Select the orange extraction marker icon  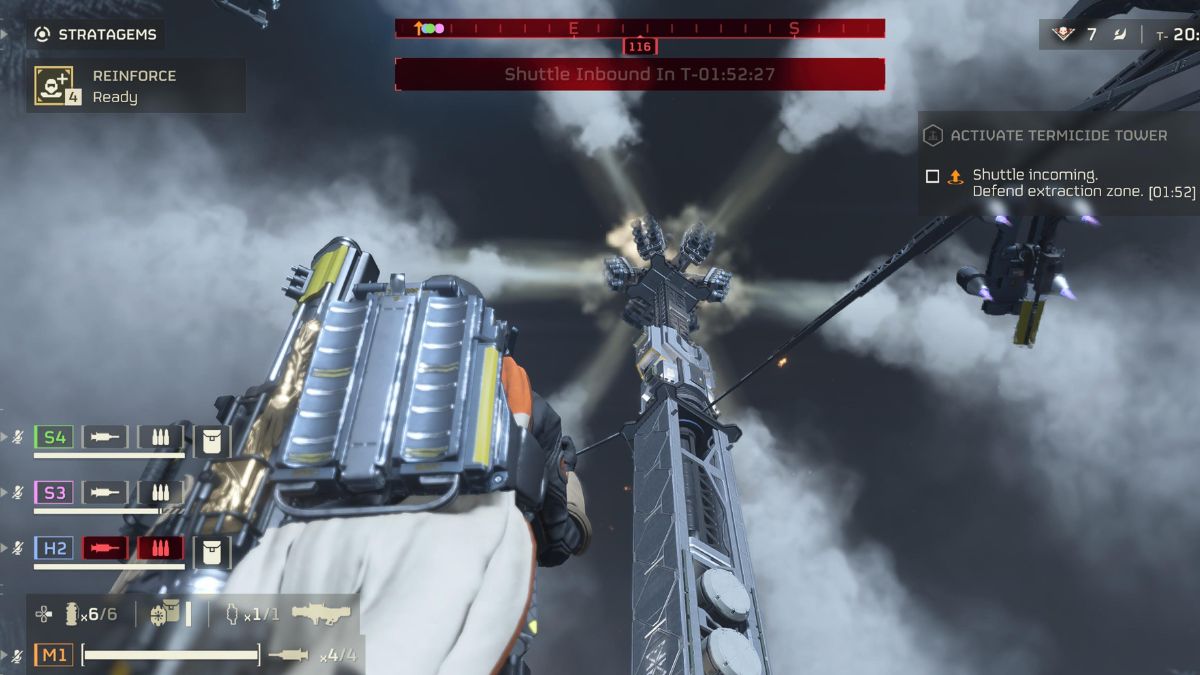955,176
